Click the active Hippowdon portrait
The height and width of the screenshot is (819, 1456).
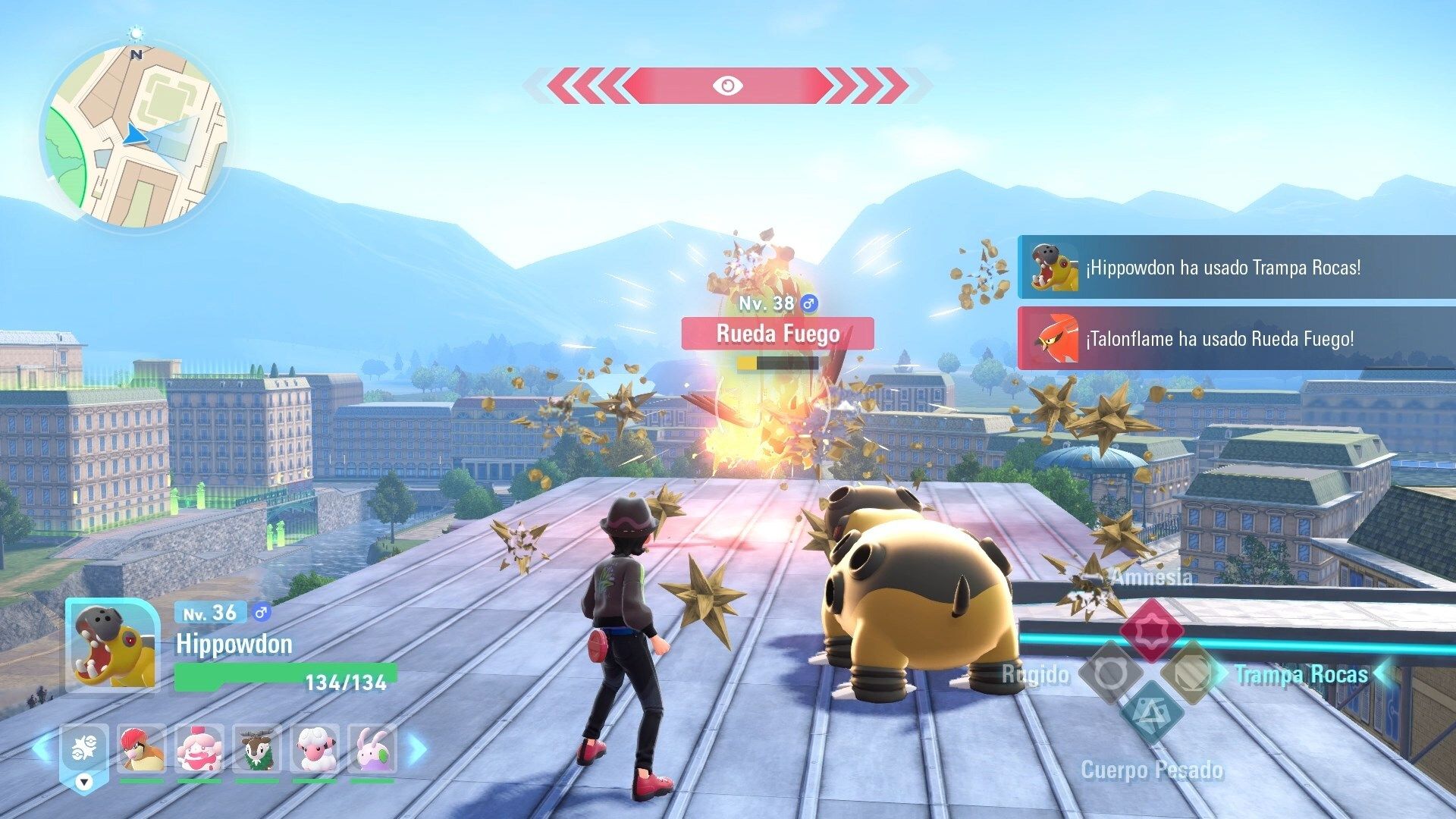pos(114,646)
